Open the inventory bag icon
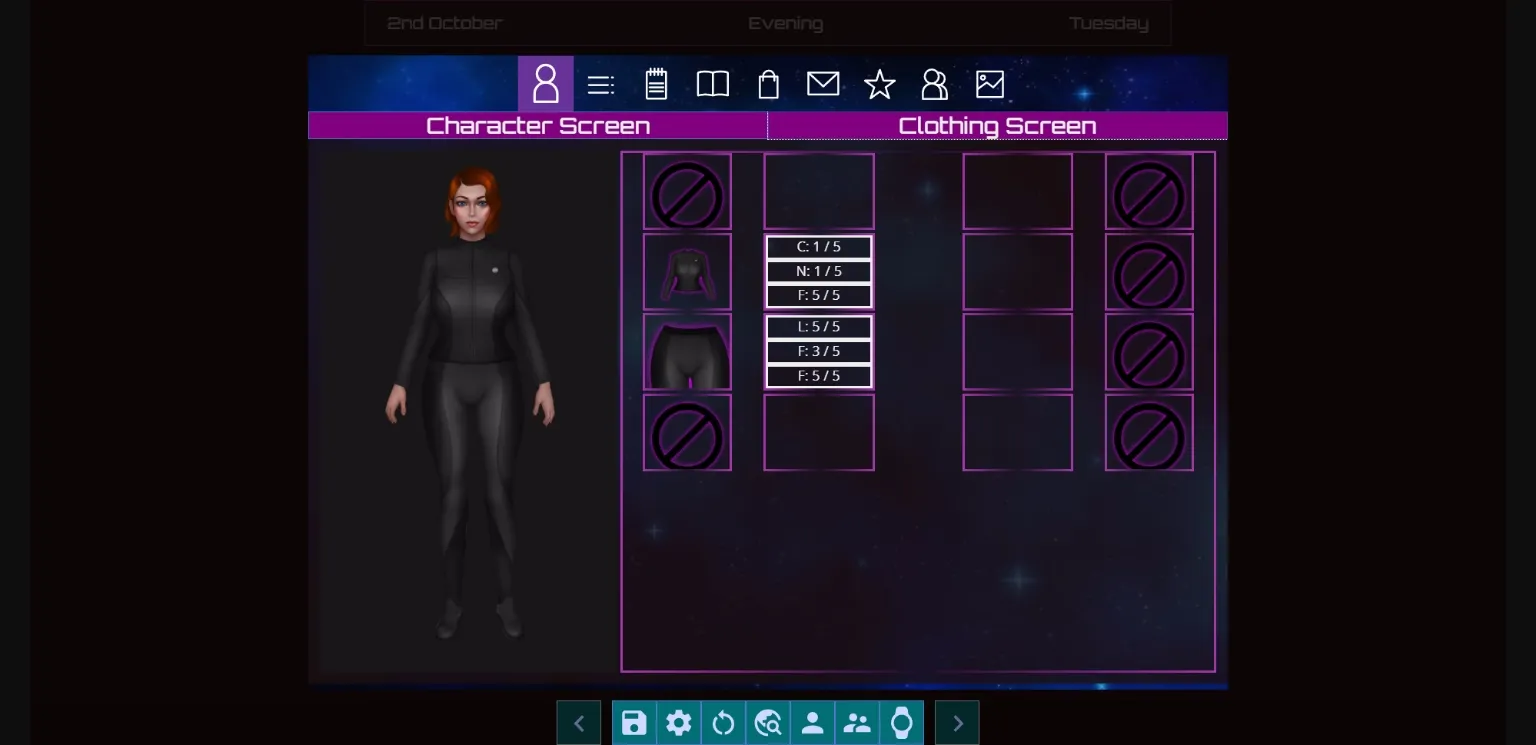 coord(768,84)
